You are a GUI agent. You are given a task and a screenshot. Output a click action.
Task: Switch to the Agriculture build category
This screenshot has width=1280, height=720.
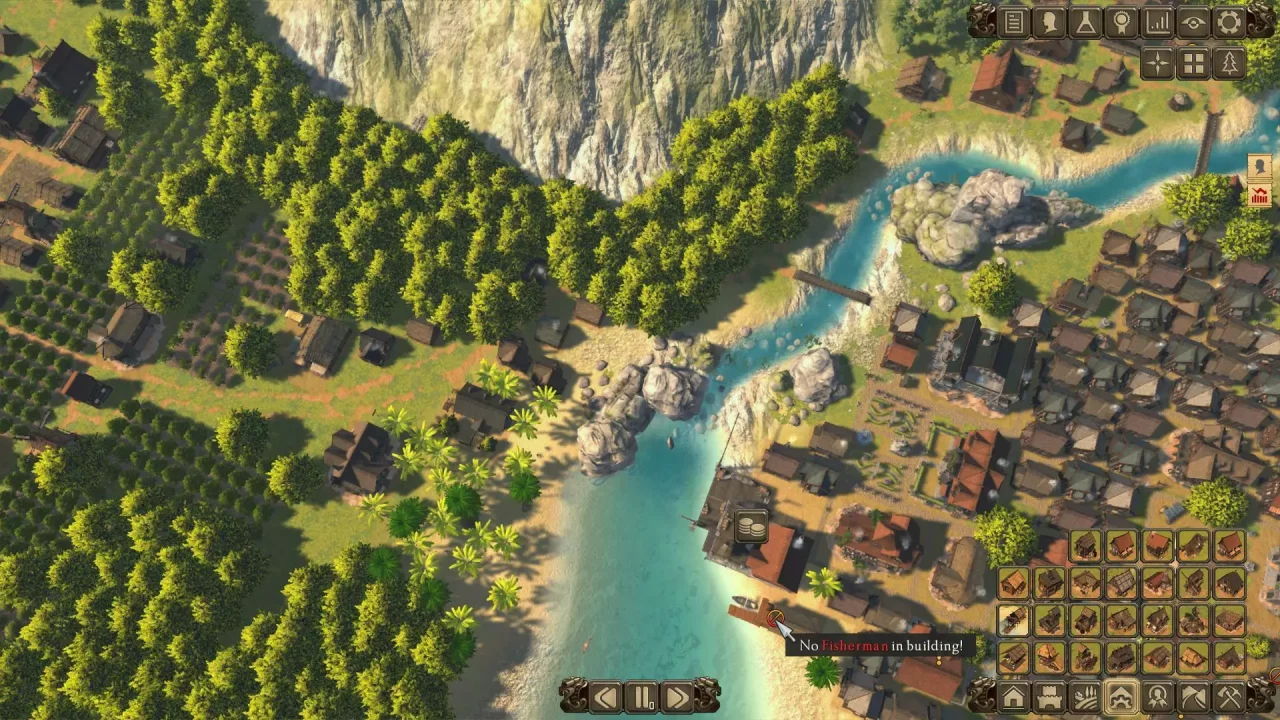point(1085,700)
